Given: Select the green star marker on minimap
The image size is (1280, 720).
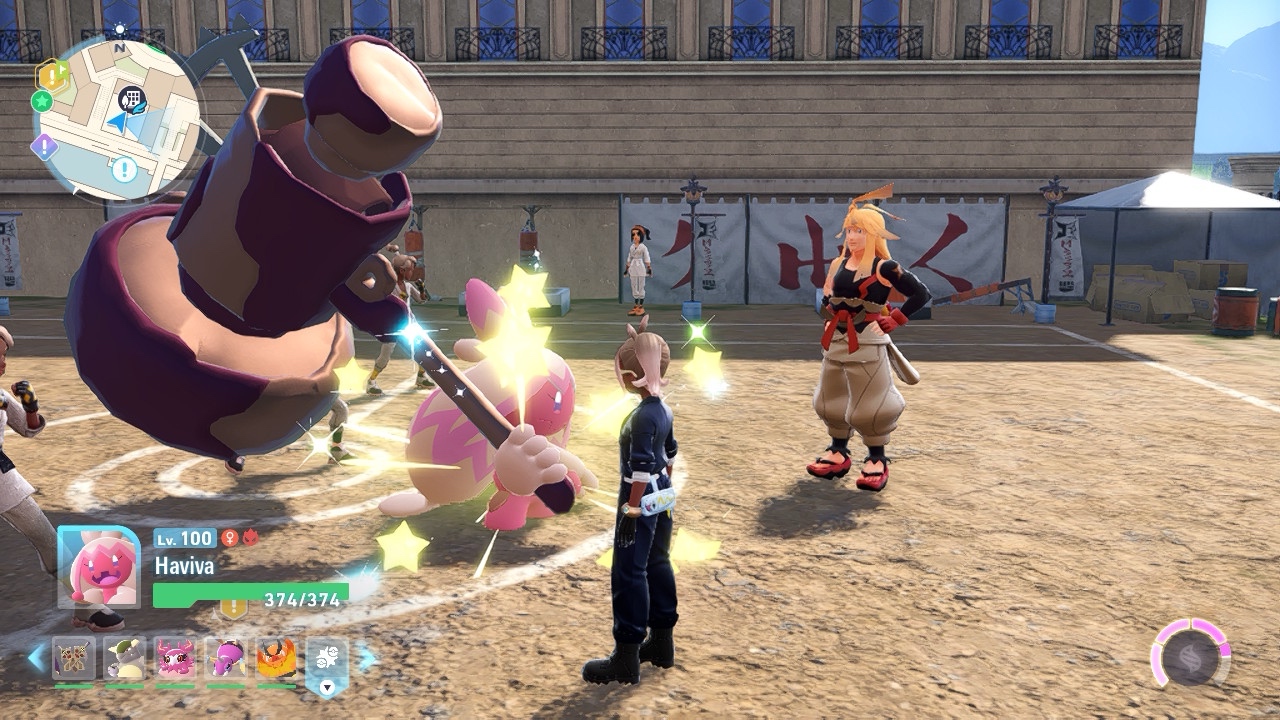Looking at the screenshot, I should tap(42, 101).
